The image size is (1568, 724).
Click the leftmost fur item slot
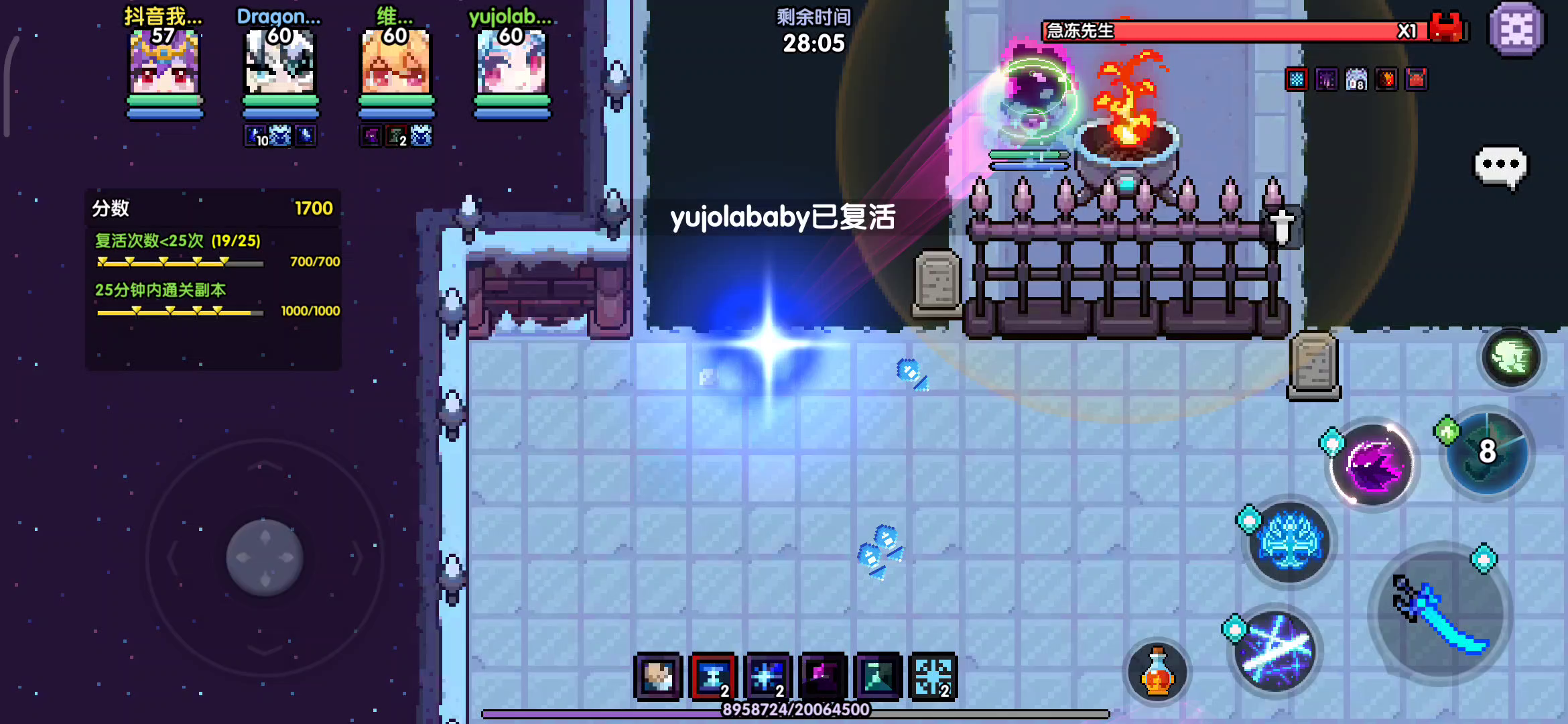click(660, 677)
